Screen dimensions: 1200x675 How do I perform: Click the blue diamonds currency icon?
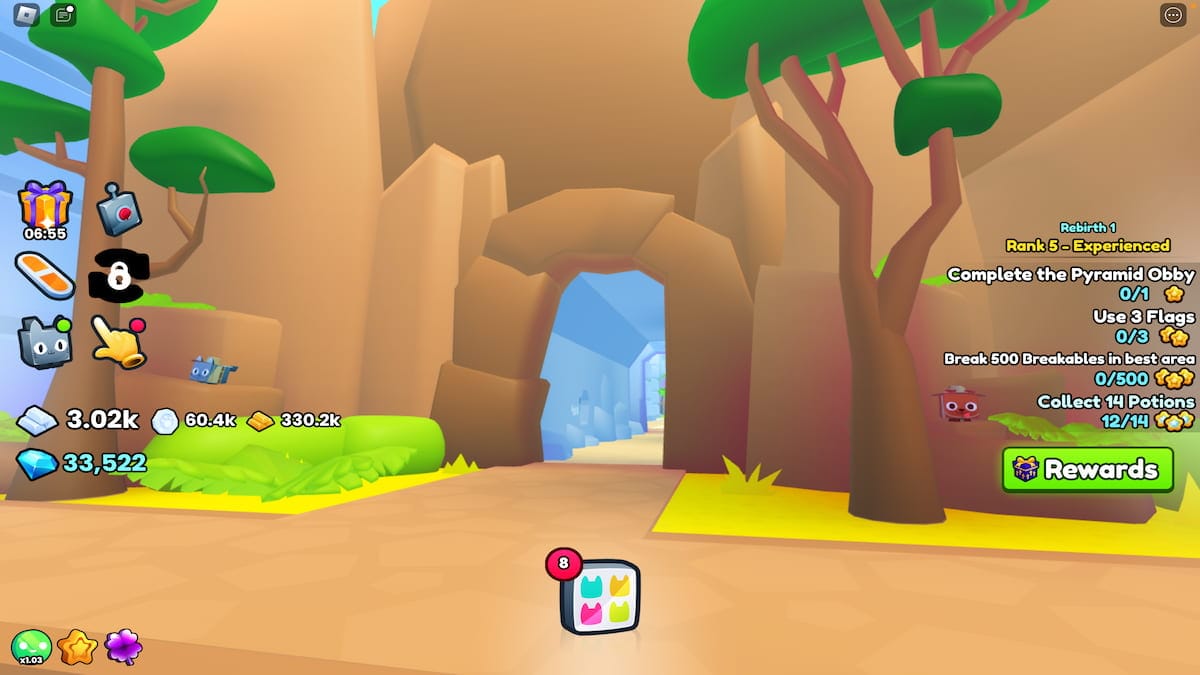(x=37, y=463)
